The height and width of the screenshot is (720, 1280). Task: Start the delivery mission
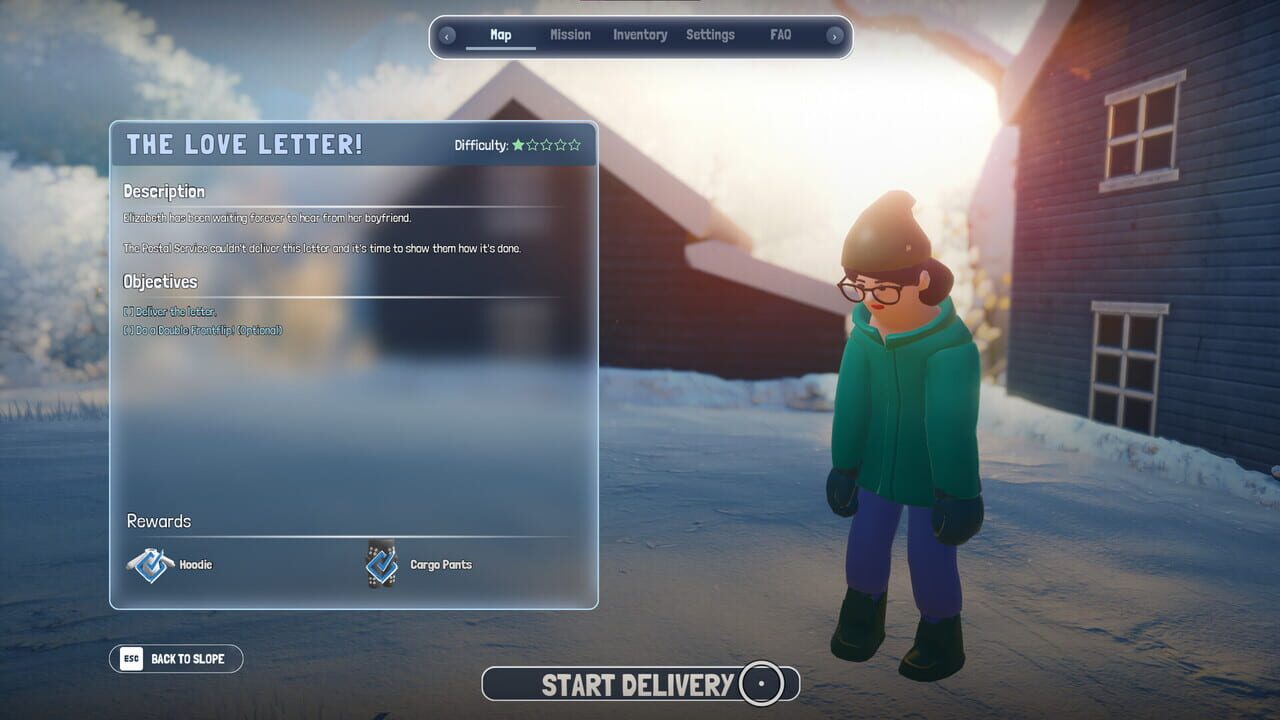click(640, 684)
